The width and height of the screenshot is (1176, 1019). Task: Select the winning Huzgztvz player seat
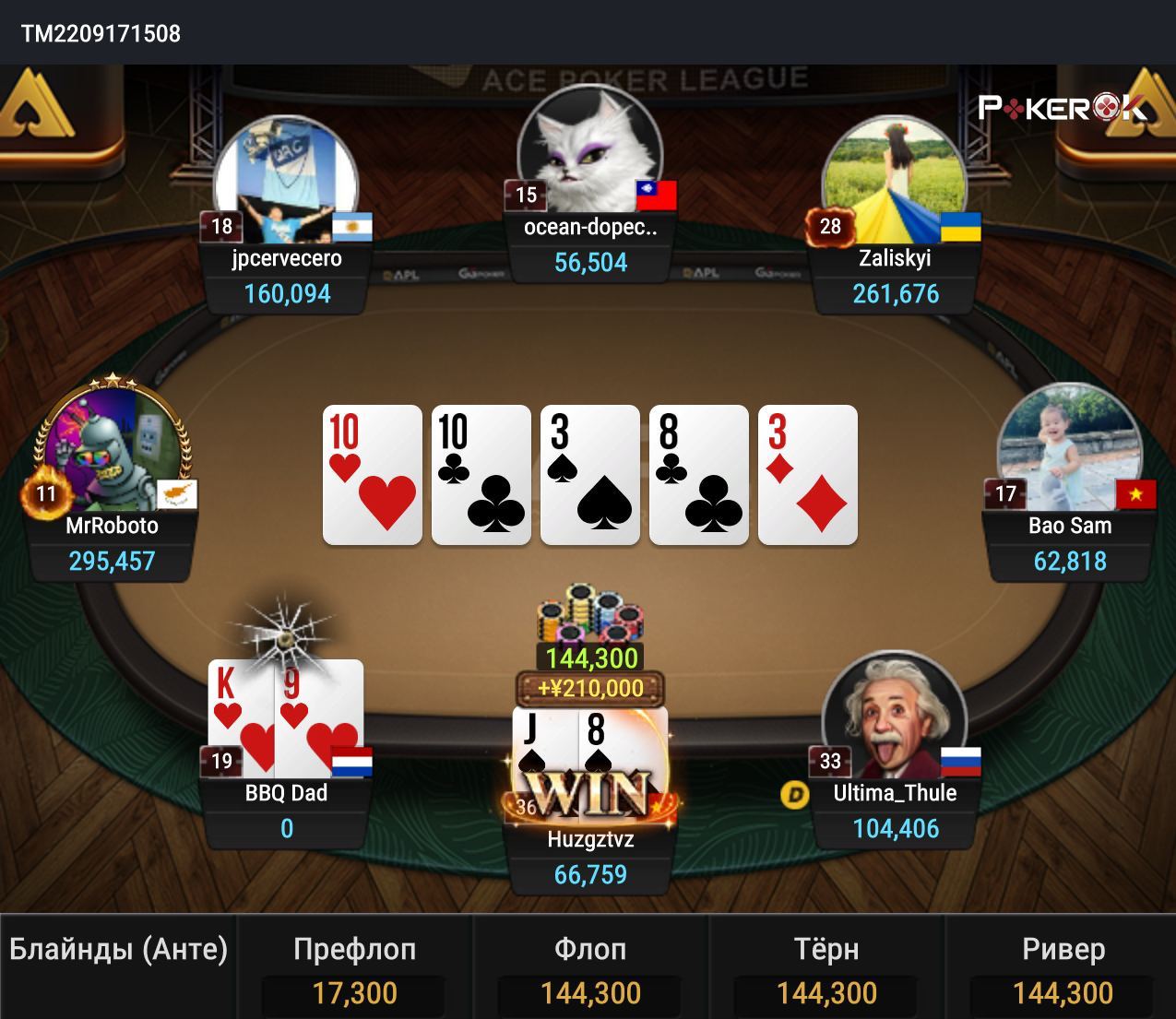pyautogui.click(x=590, y=839)
